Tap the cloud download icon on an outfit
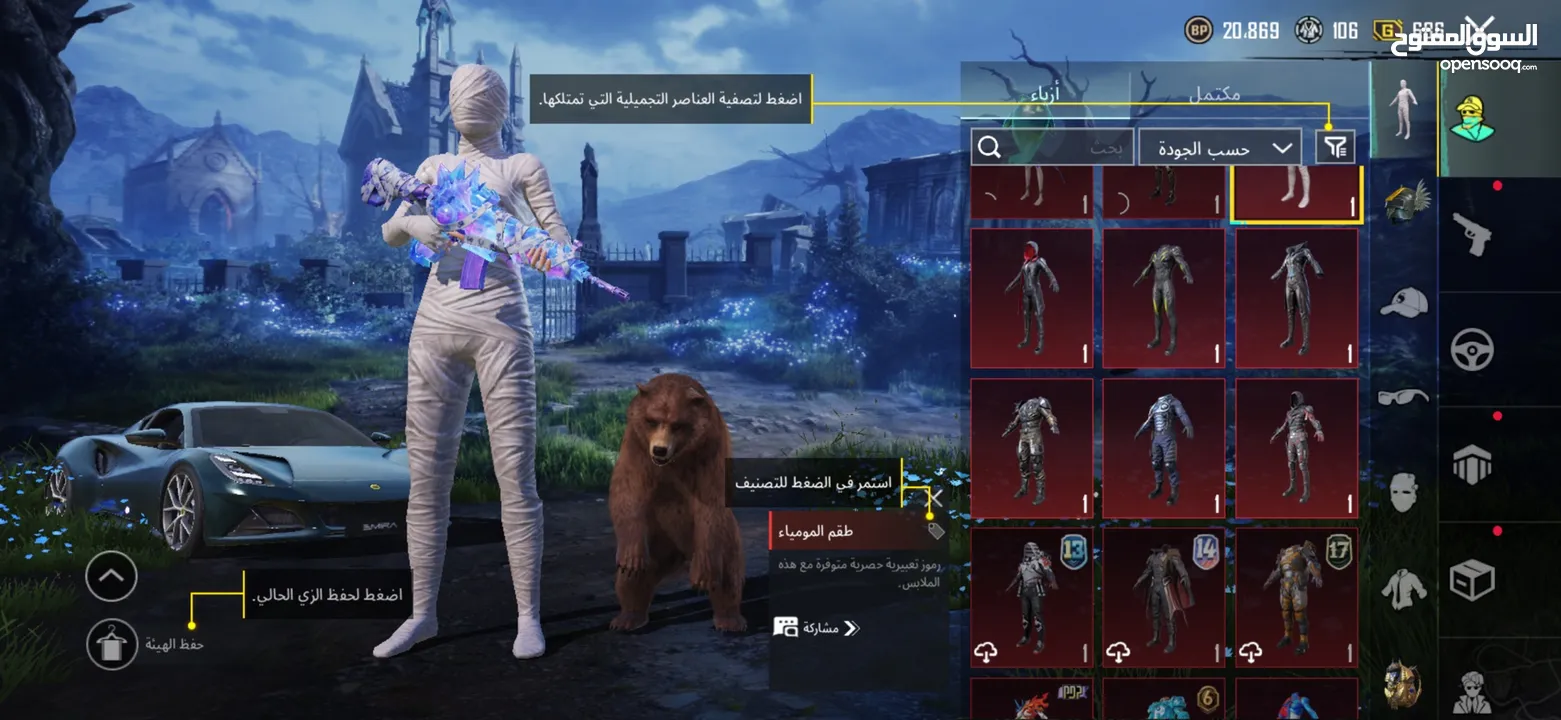This screenshot has height=720, width=1561. (x=988, y=652)
